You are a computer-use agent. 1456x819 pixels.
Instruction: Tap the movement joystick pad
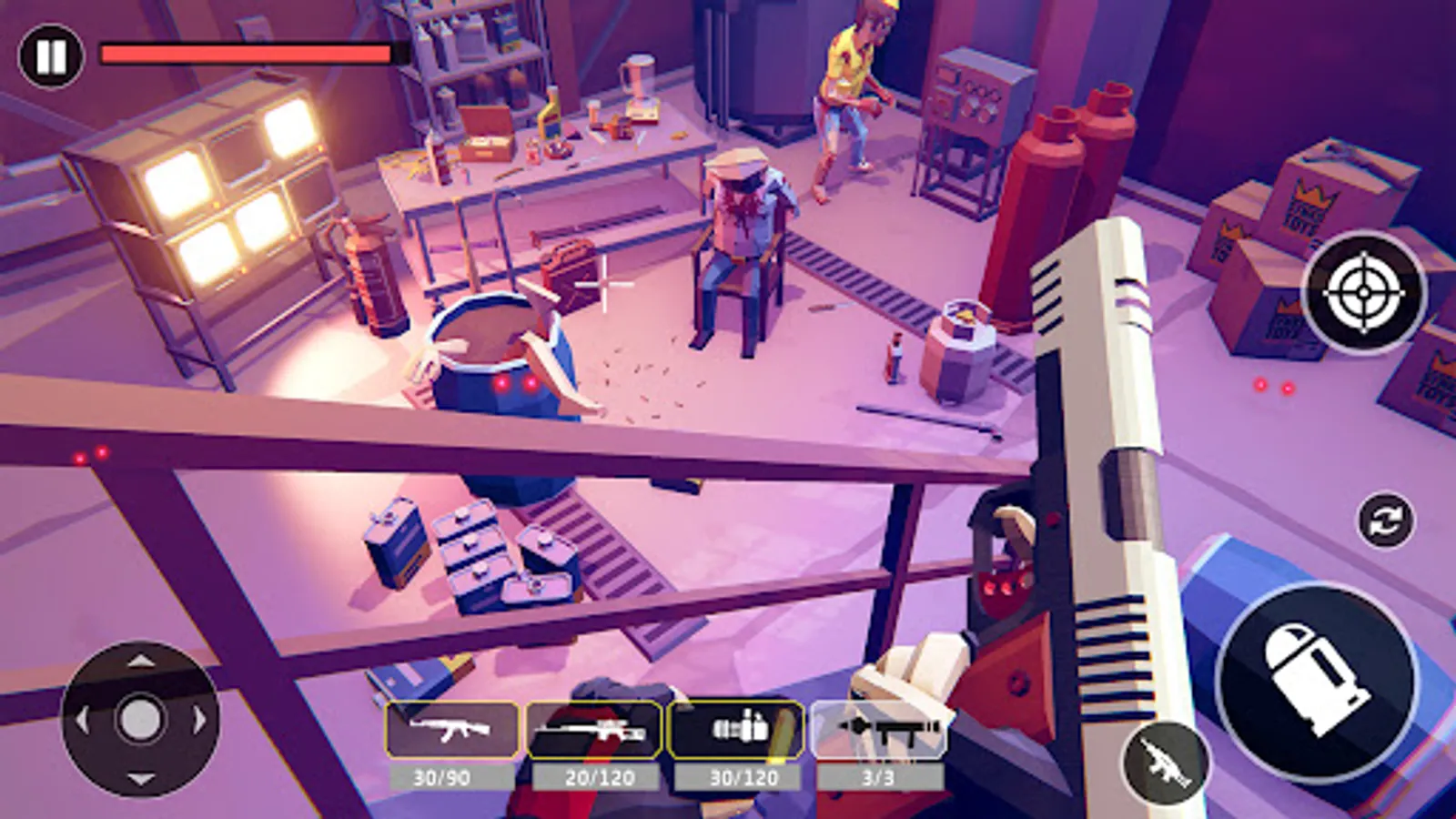[x=139, y=719]
